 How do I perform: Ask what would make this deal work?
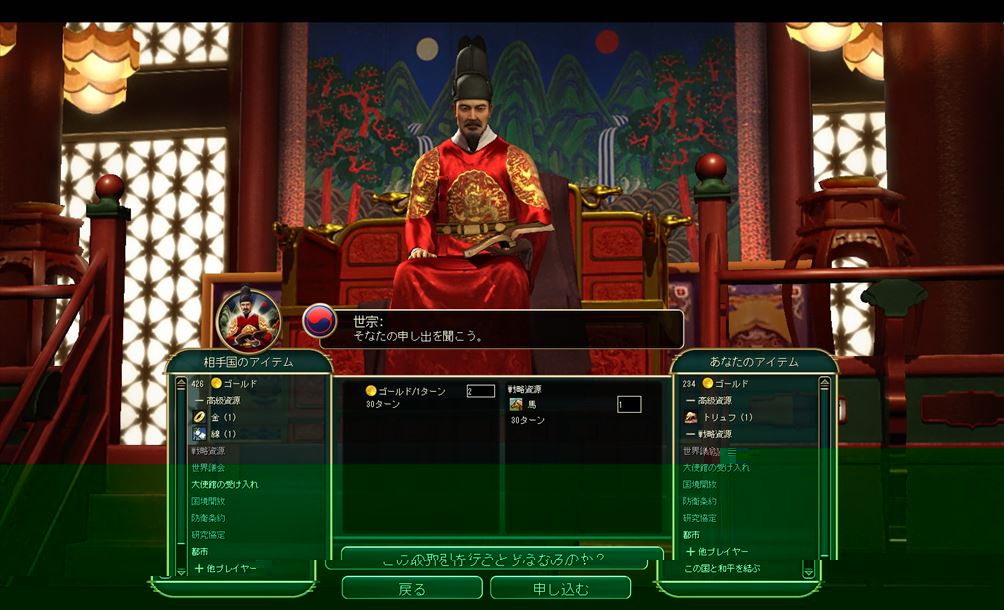[x=501, y=558]
